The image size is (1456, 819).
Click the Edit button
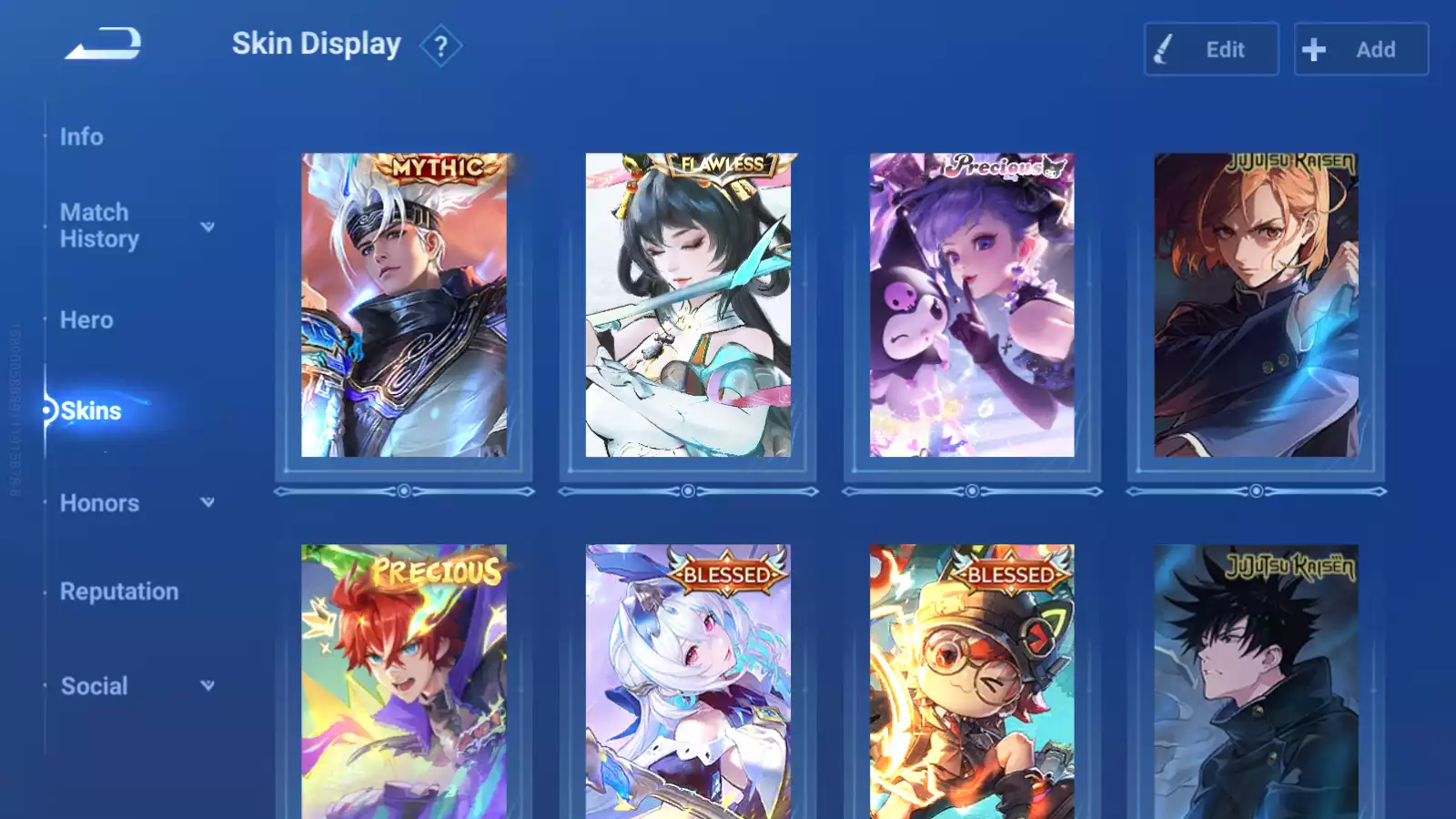pyautogui.click(x=1210, y=49)
